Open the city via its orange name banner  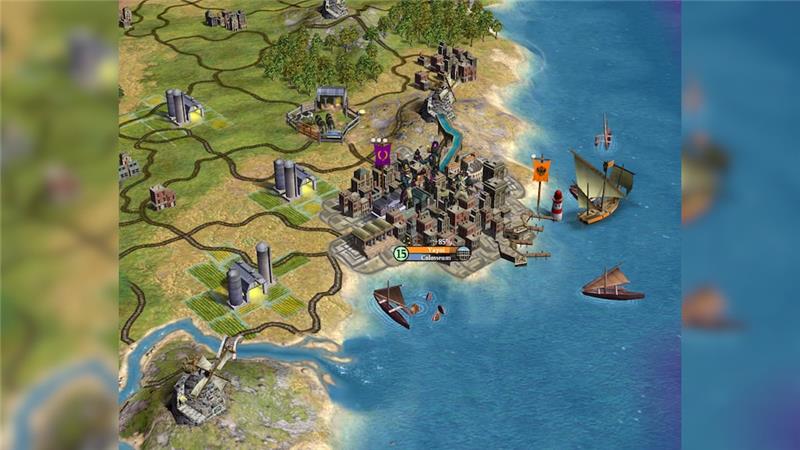432,250
